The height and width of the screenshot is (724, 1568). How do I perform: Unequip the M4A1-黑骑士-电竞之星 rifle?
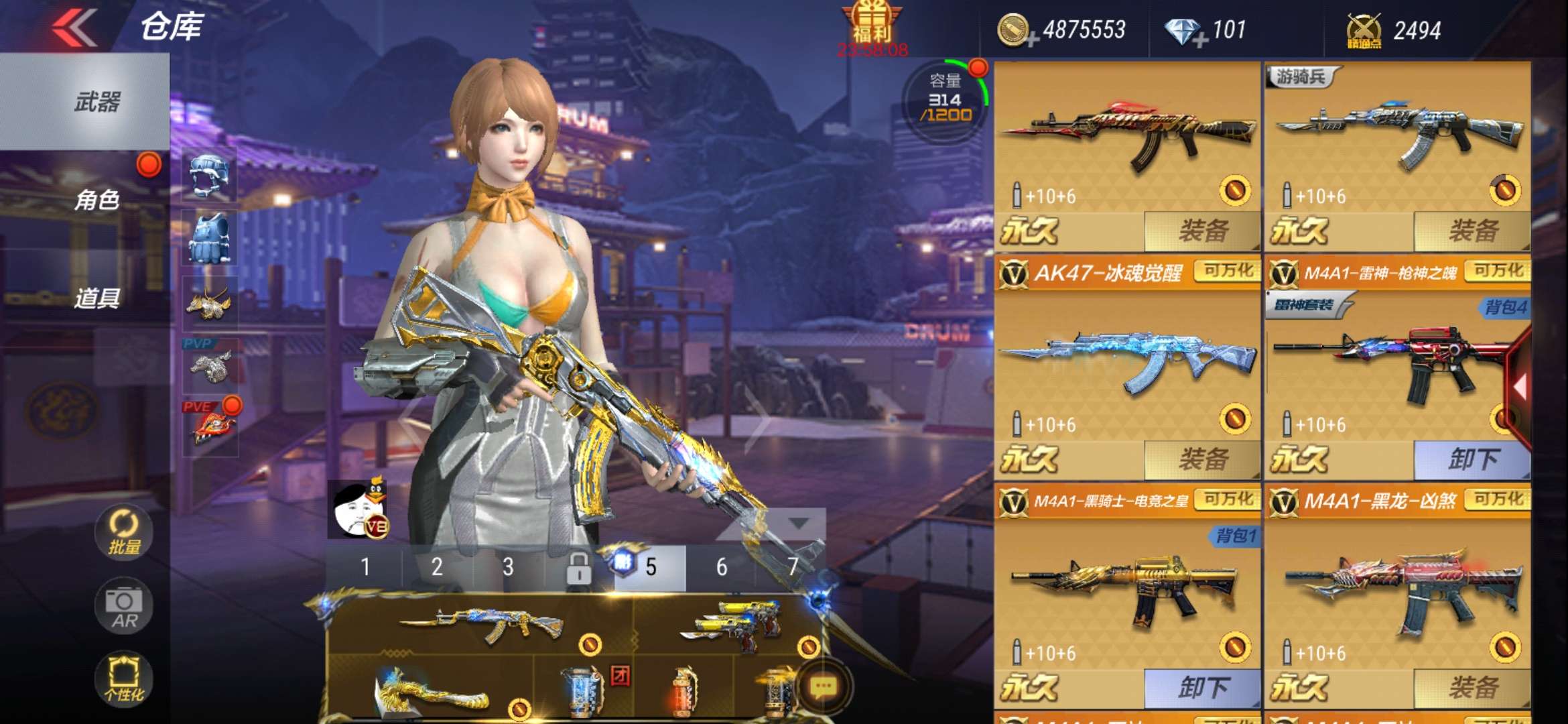(x=1202, y=688)
